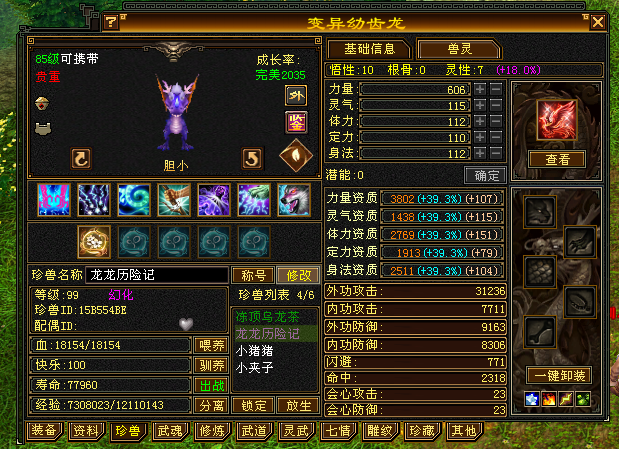This screenshot has width=619, height=449.
Task: Click the 修改 button to rename pet
Action: coord(299,275)
